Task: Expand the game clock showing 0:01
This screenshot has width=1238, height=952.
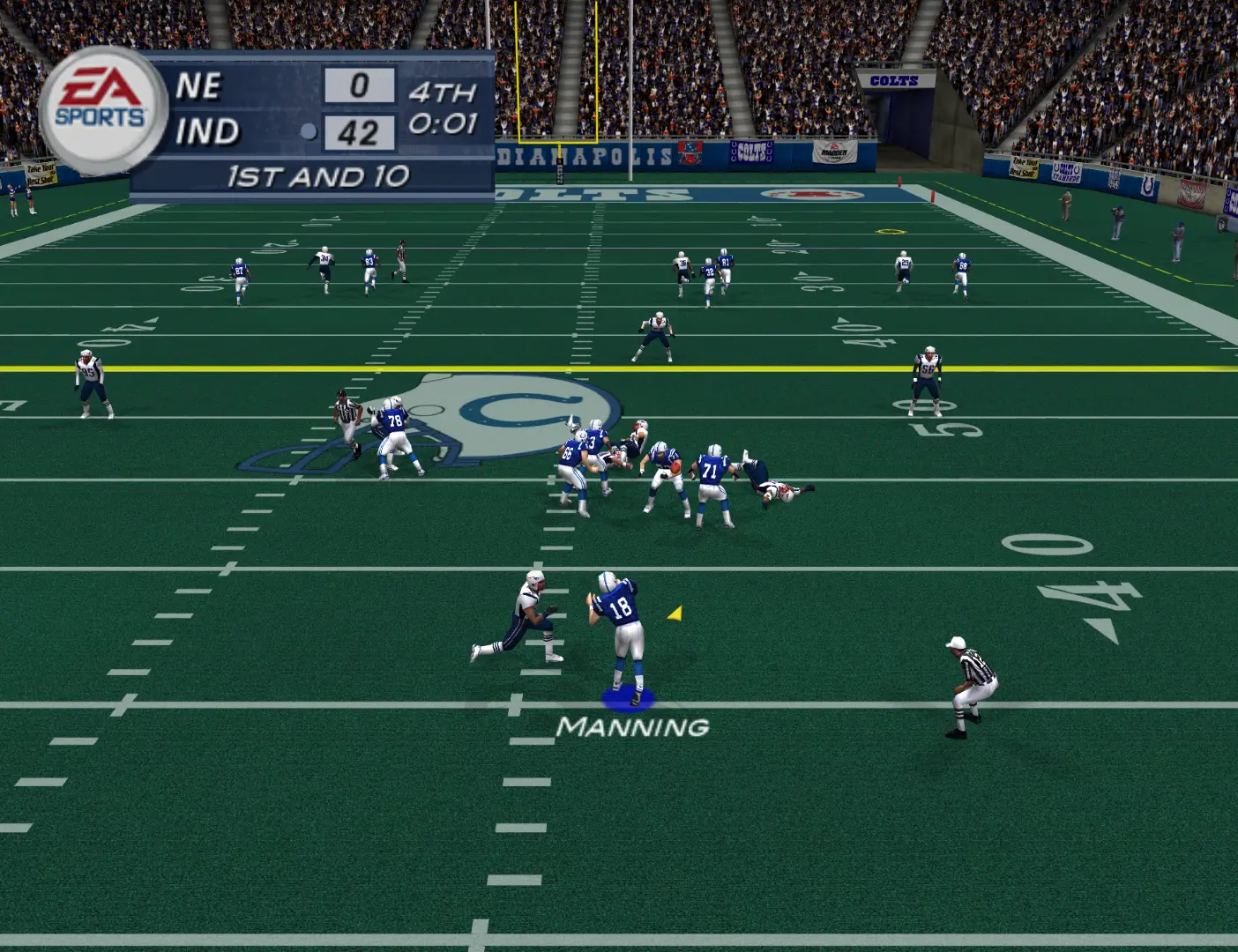Action: point(442,126)
